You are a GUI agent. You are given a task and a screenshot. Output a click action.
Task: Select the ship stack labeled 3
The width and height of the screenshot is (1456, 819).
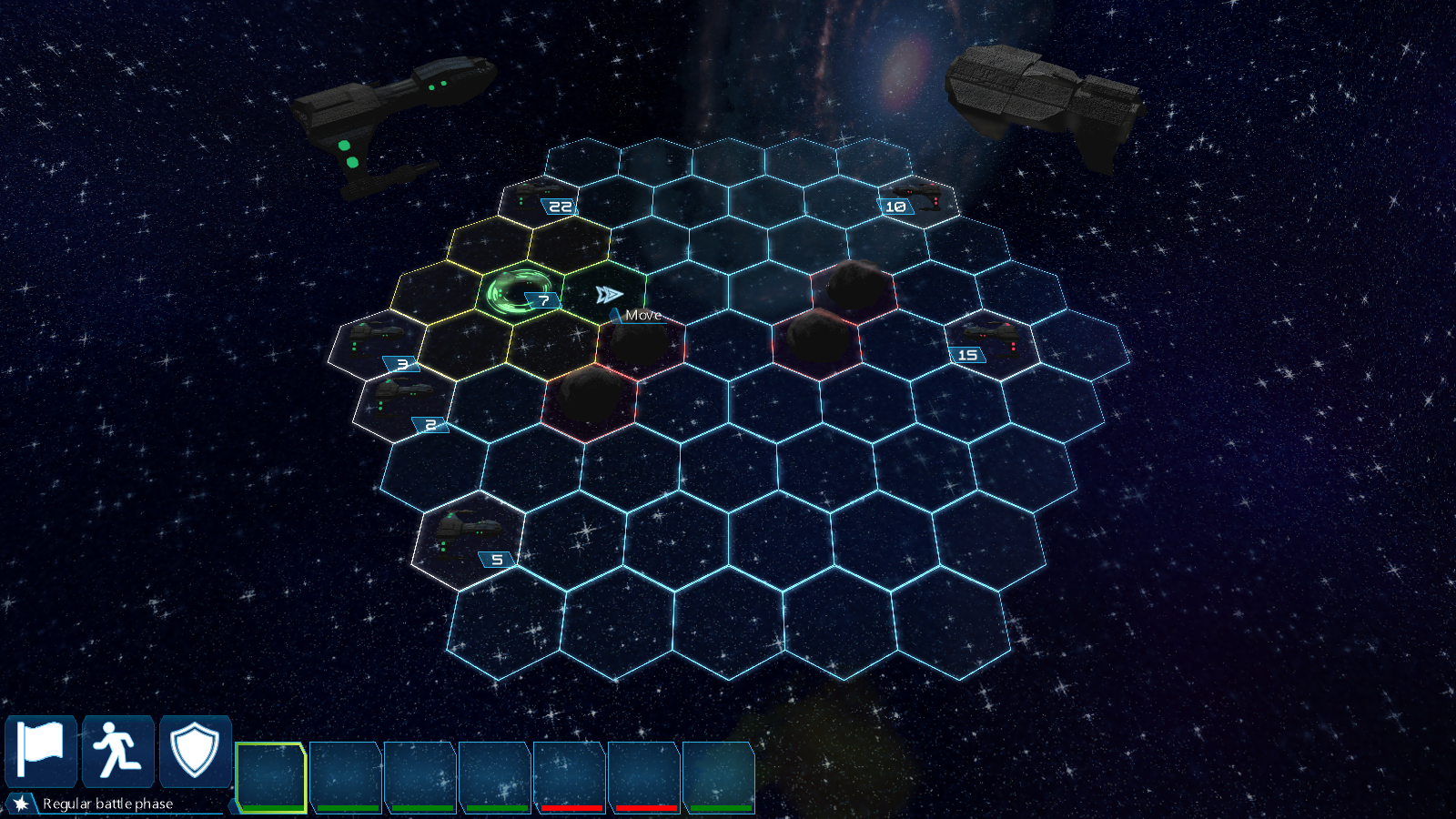378,344
